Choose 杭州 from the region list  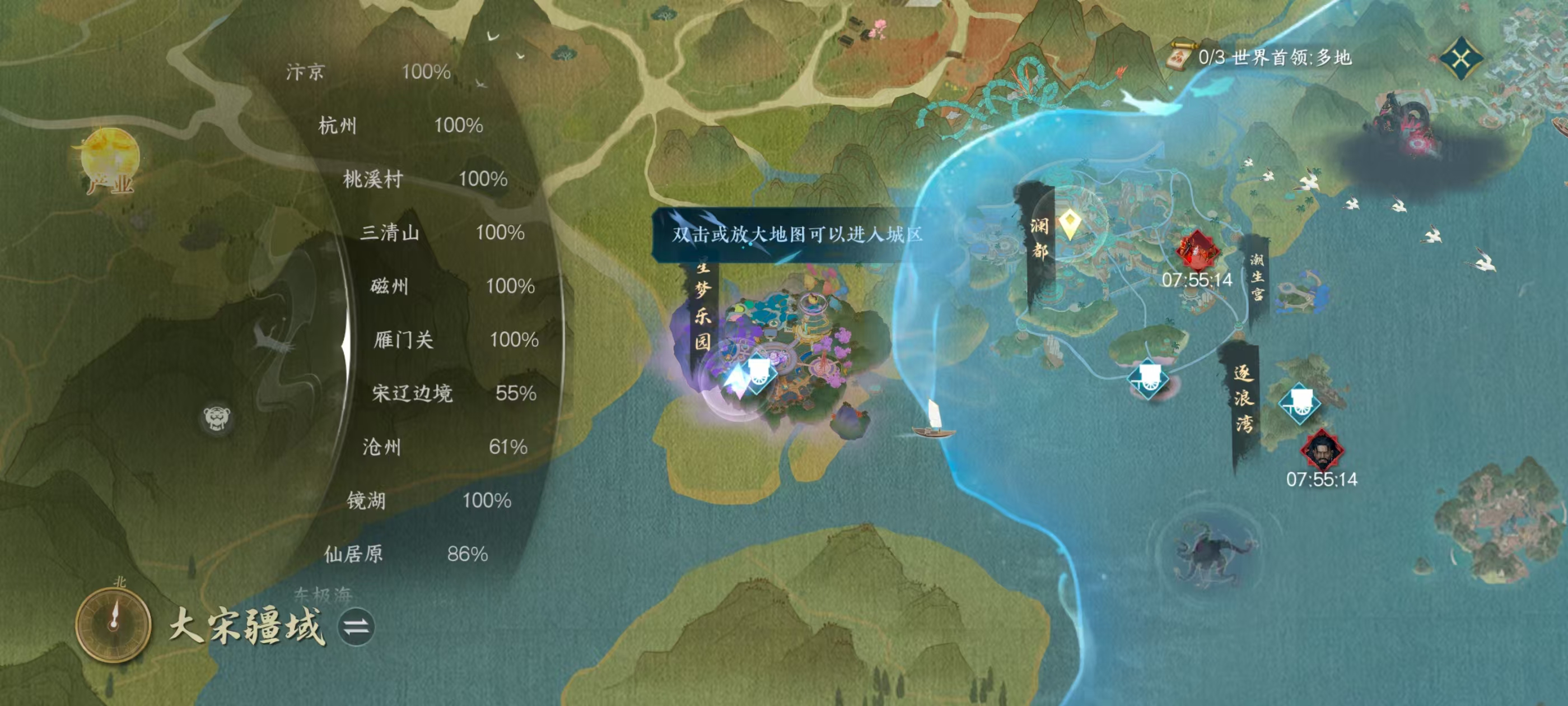point(400,126)
